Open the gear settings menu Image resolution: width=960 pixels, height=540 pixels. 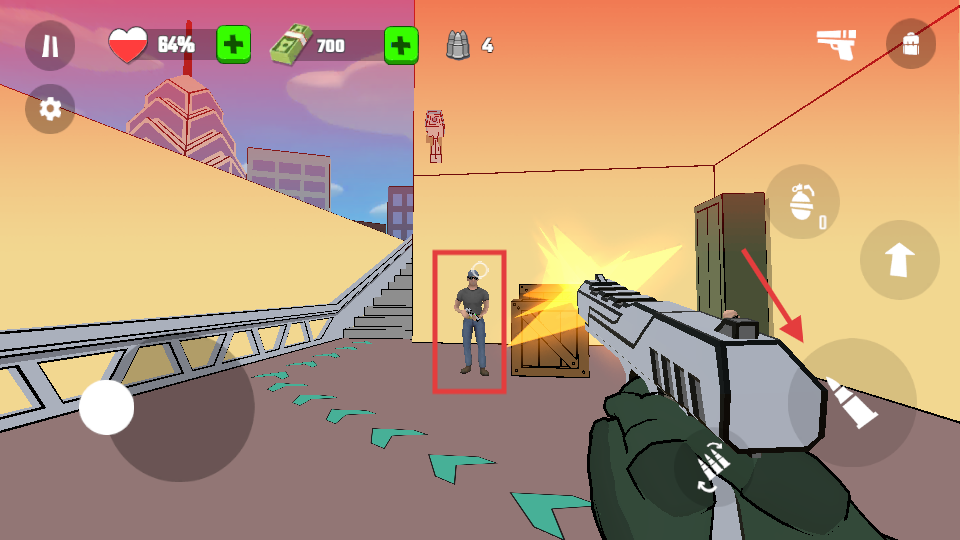tap(50, 108)
